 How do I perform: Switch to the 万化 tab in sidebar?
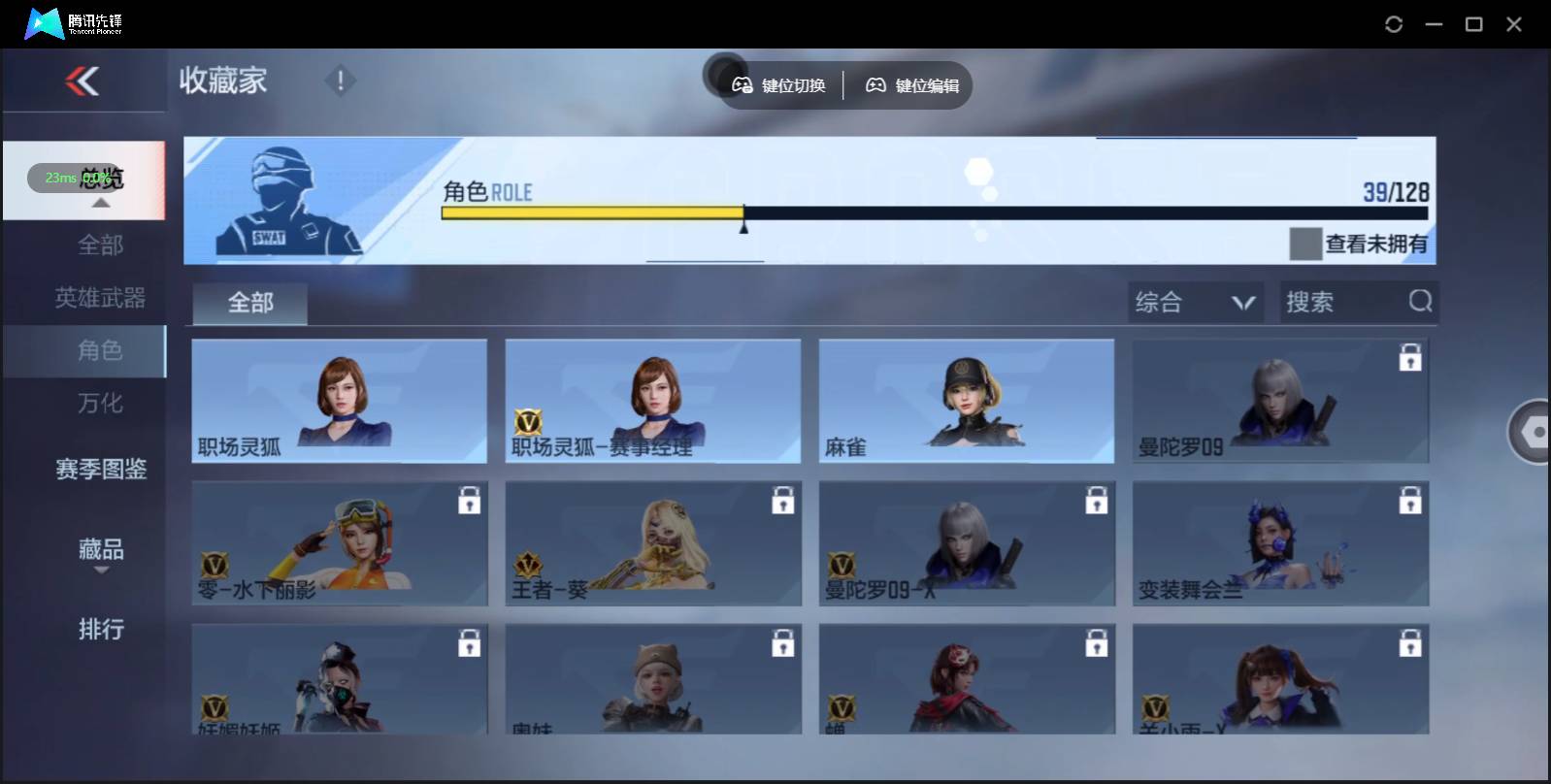tap(100, 403)
